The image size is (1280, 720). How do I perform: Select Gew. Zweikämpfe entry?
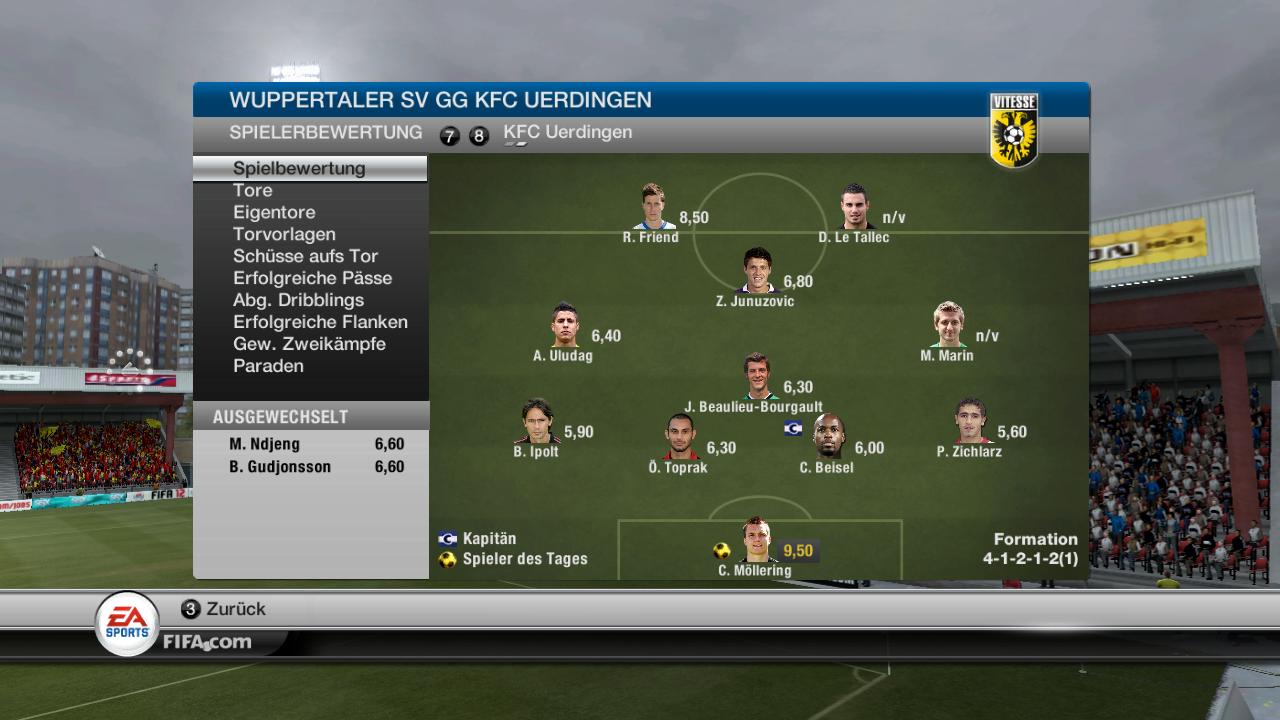pyautogui.click(x=309, y=344)
